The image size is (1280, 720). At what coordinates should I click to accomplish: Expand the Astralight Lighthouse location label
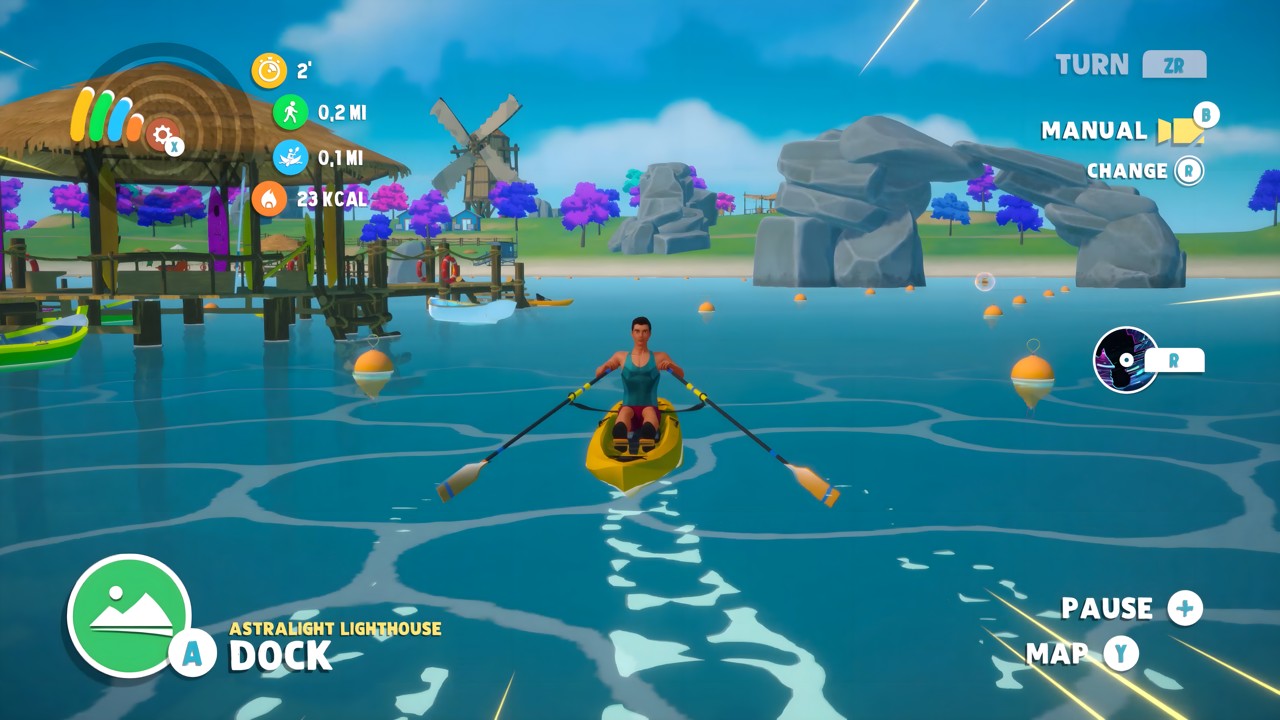[x=335, y=629]
